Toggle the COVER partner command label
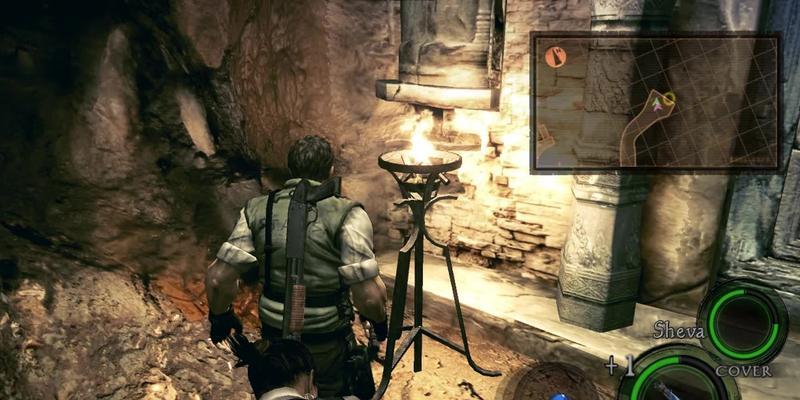 [x=742, y=371]
